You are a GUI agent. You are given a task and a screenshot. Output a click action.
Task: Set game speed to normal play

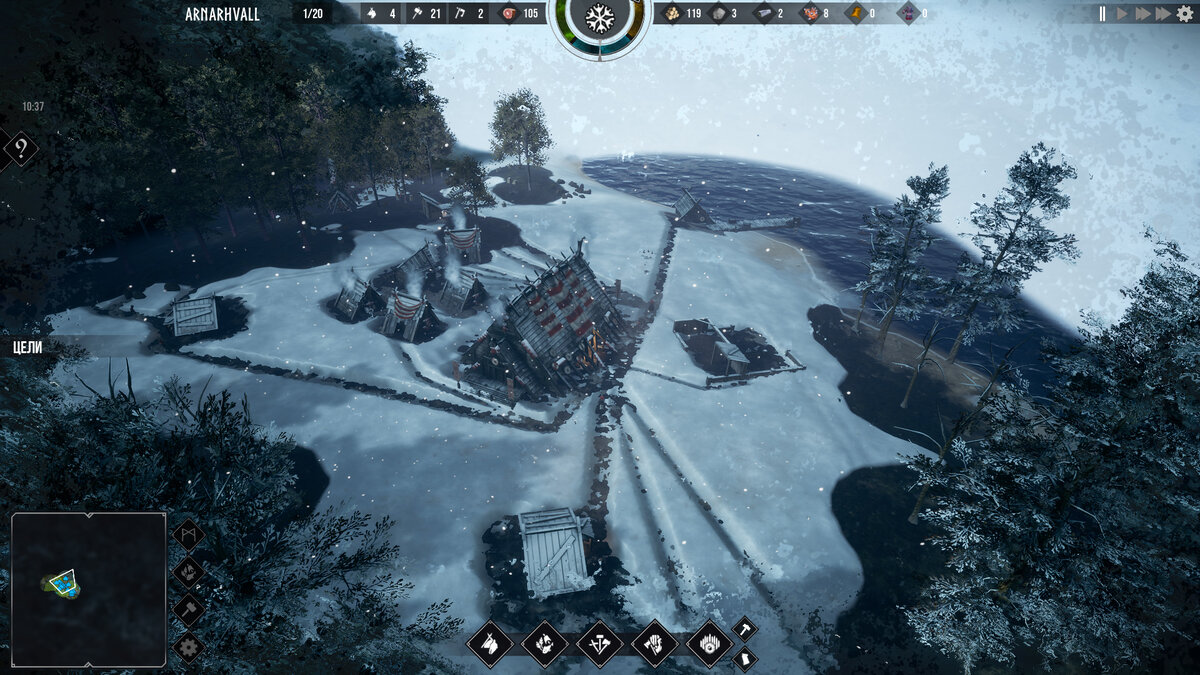[1122, 14]
